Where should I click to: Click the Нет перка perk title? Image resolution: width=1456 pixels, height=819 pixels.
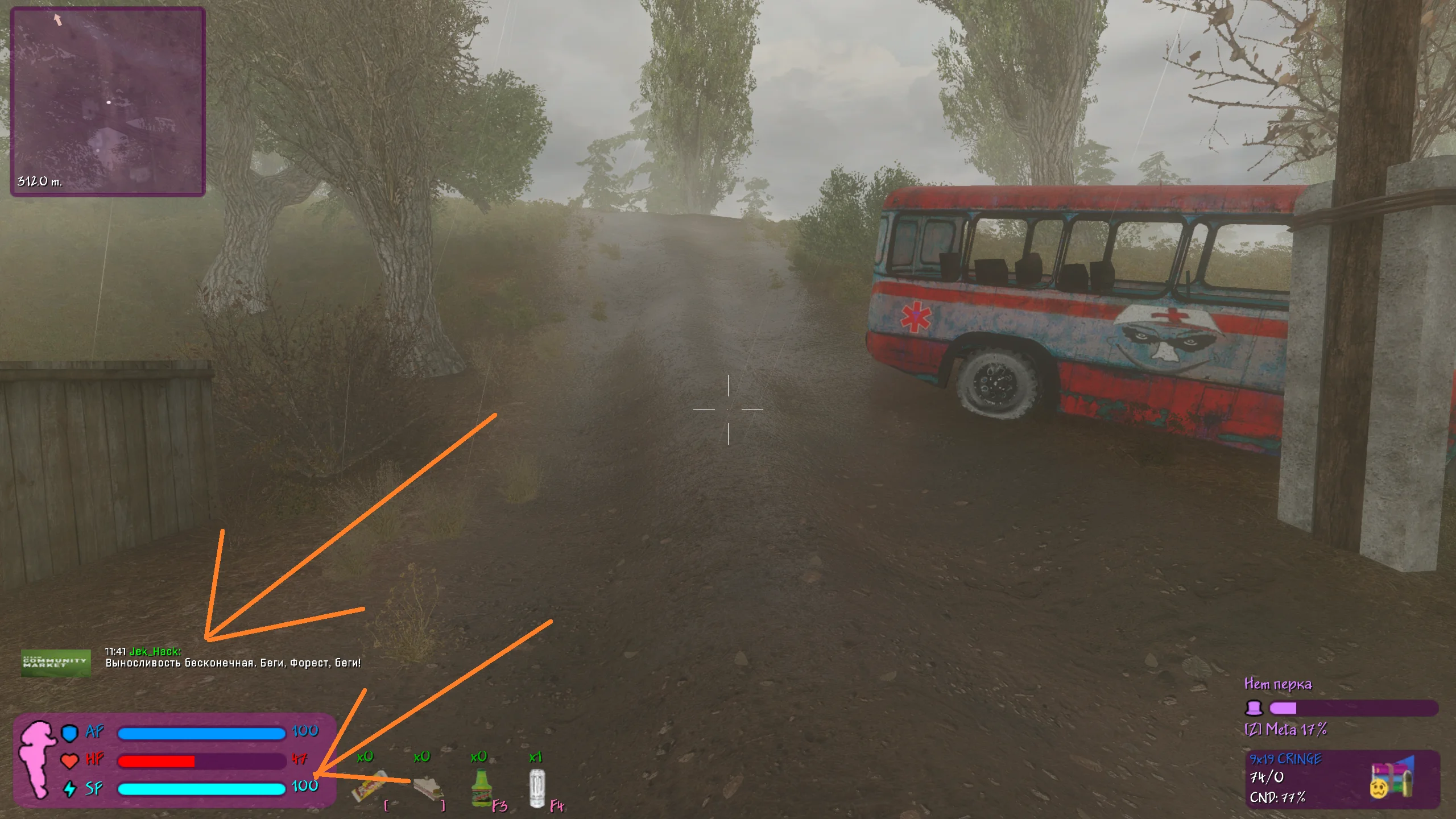pos(1279,685)
